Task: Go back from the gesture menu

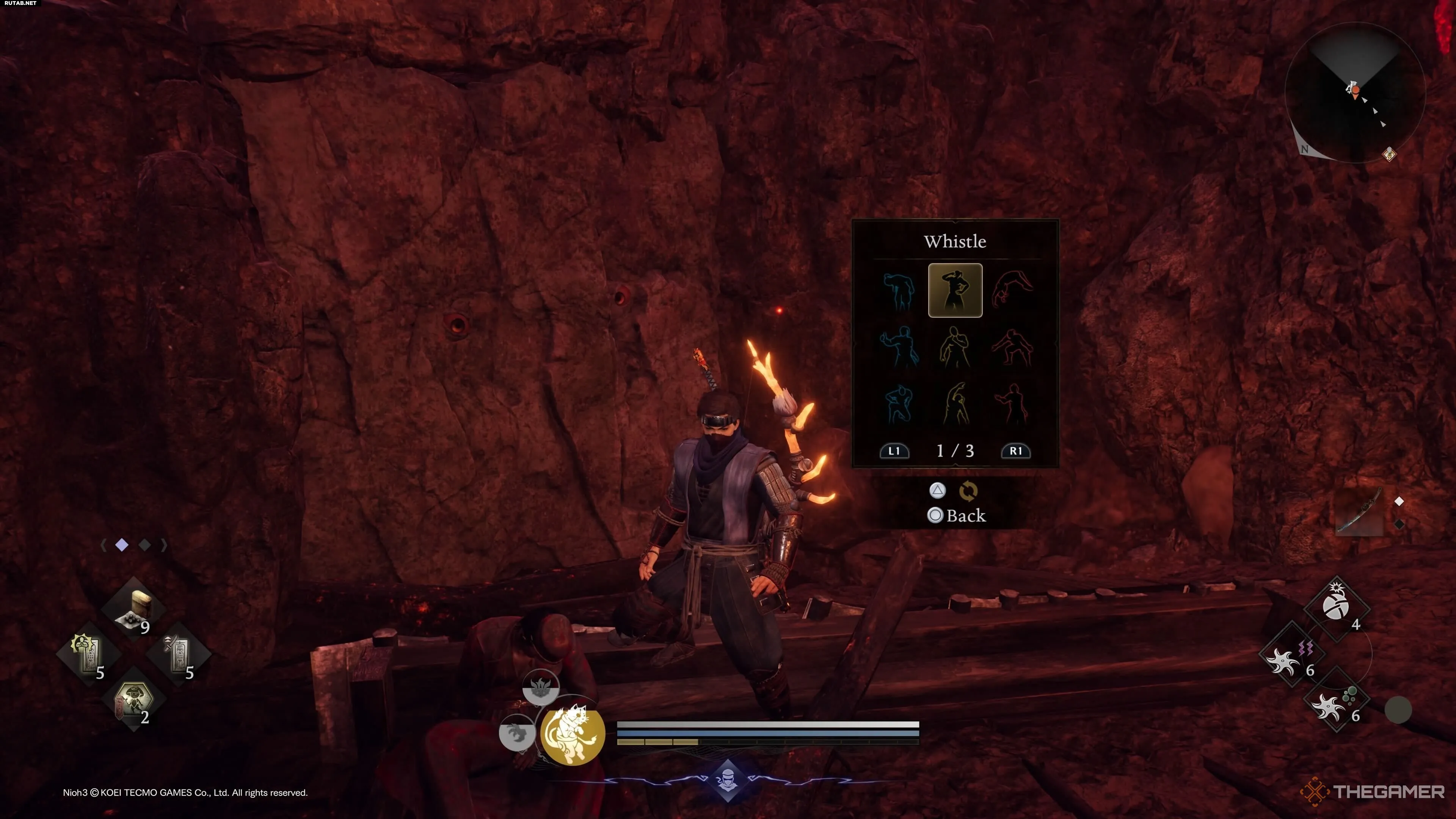Action: (x=957, y=516)
